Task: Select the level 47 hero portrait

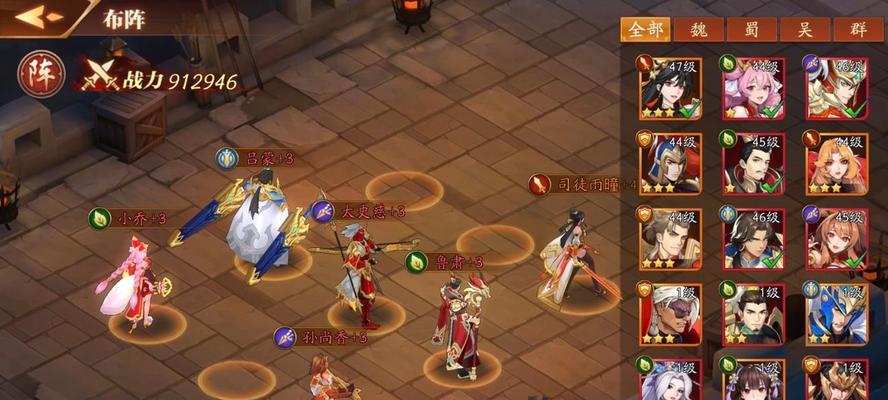Action: 669,88
